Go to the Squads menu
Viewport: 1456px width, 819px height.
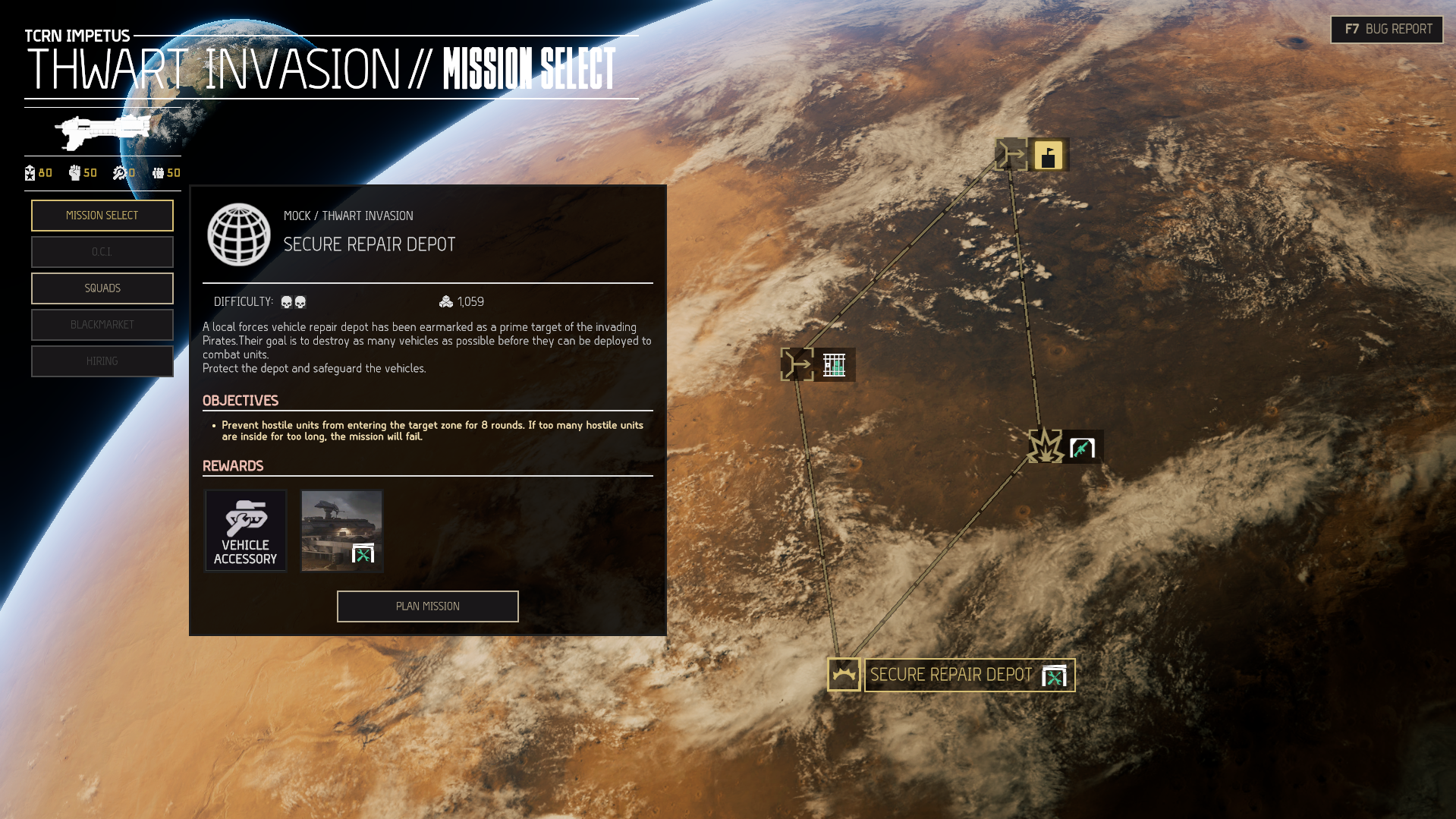click(102, 288)
